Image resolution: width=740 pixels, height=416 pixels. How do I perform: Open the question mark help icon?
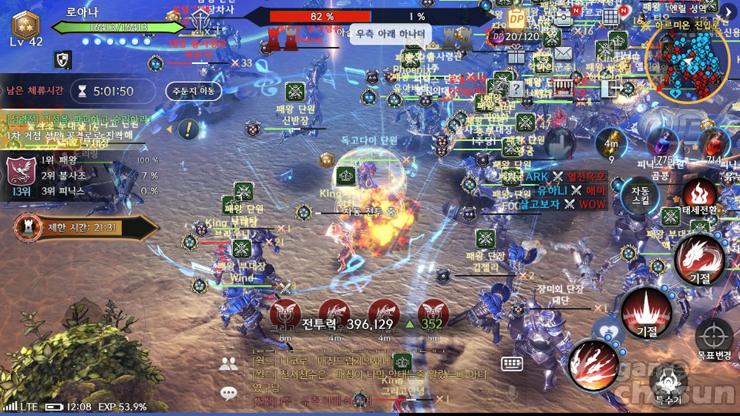[516, 88]
